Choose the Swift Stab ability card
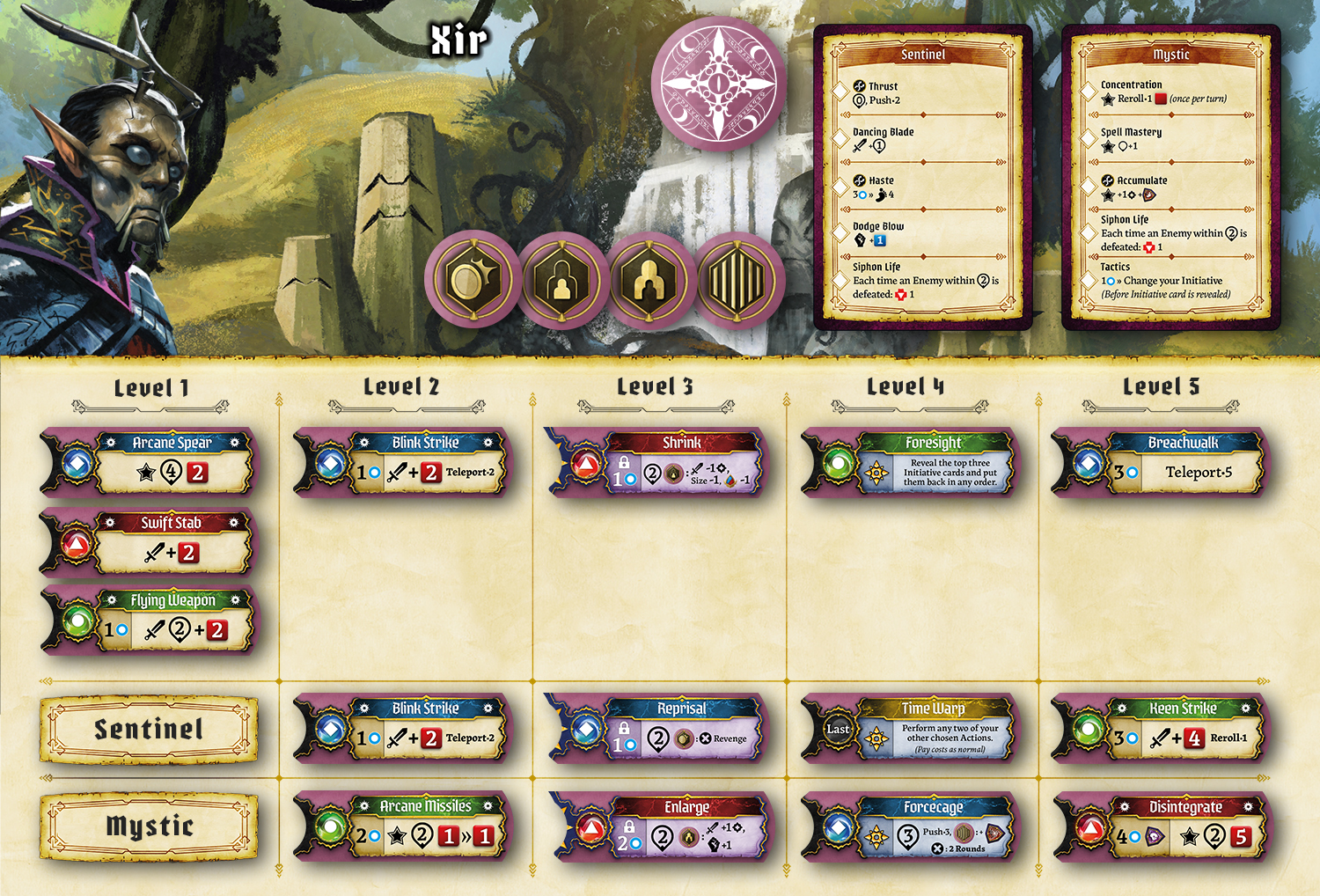This screenshot has width=1320, height=896. 148,542
